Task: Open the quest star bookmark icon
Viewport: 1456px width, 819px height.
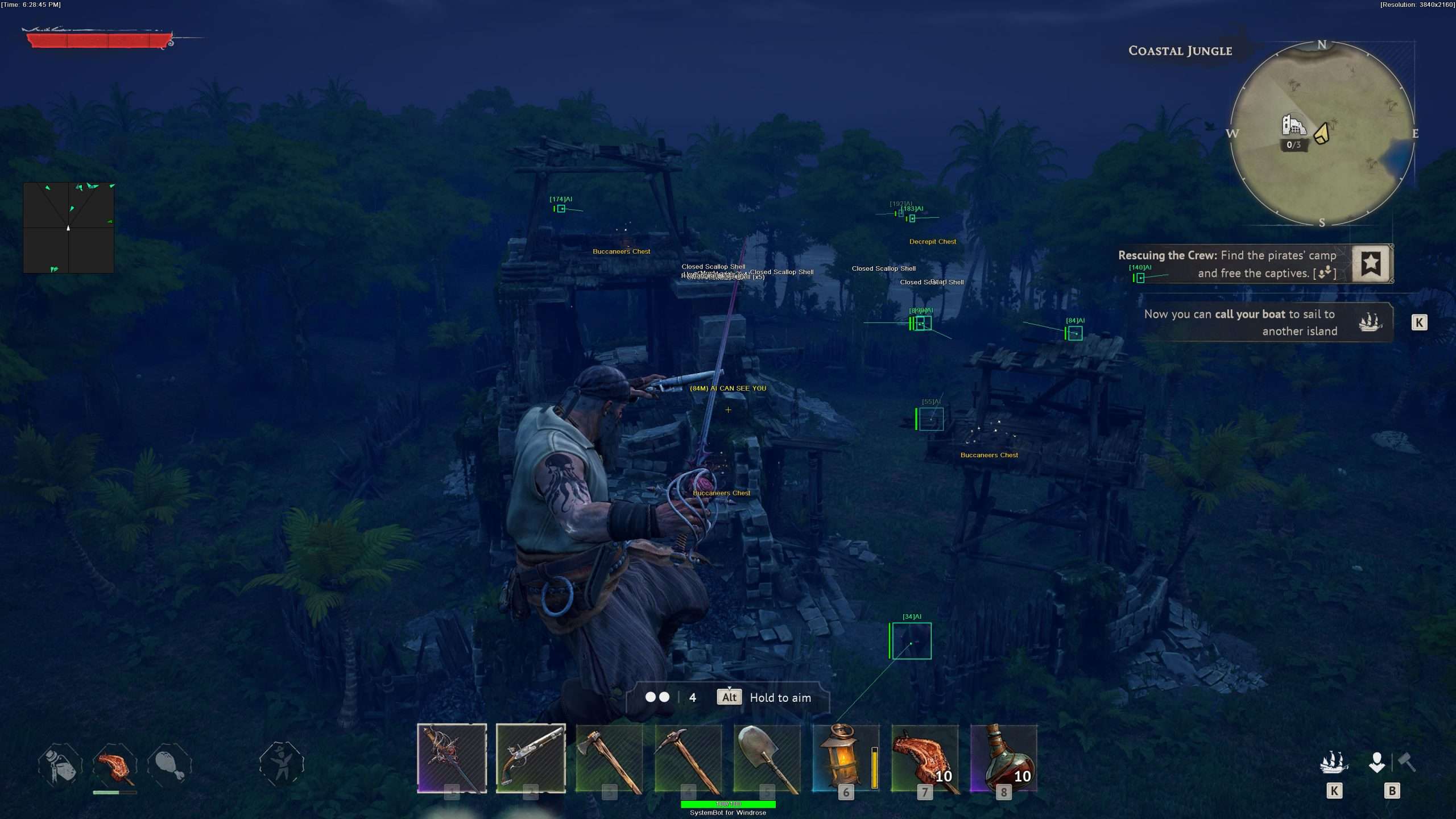Action: (x=1371, y=263)
